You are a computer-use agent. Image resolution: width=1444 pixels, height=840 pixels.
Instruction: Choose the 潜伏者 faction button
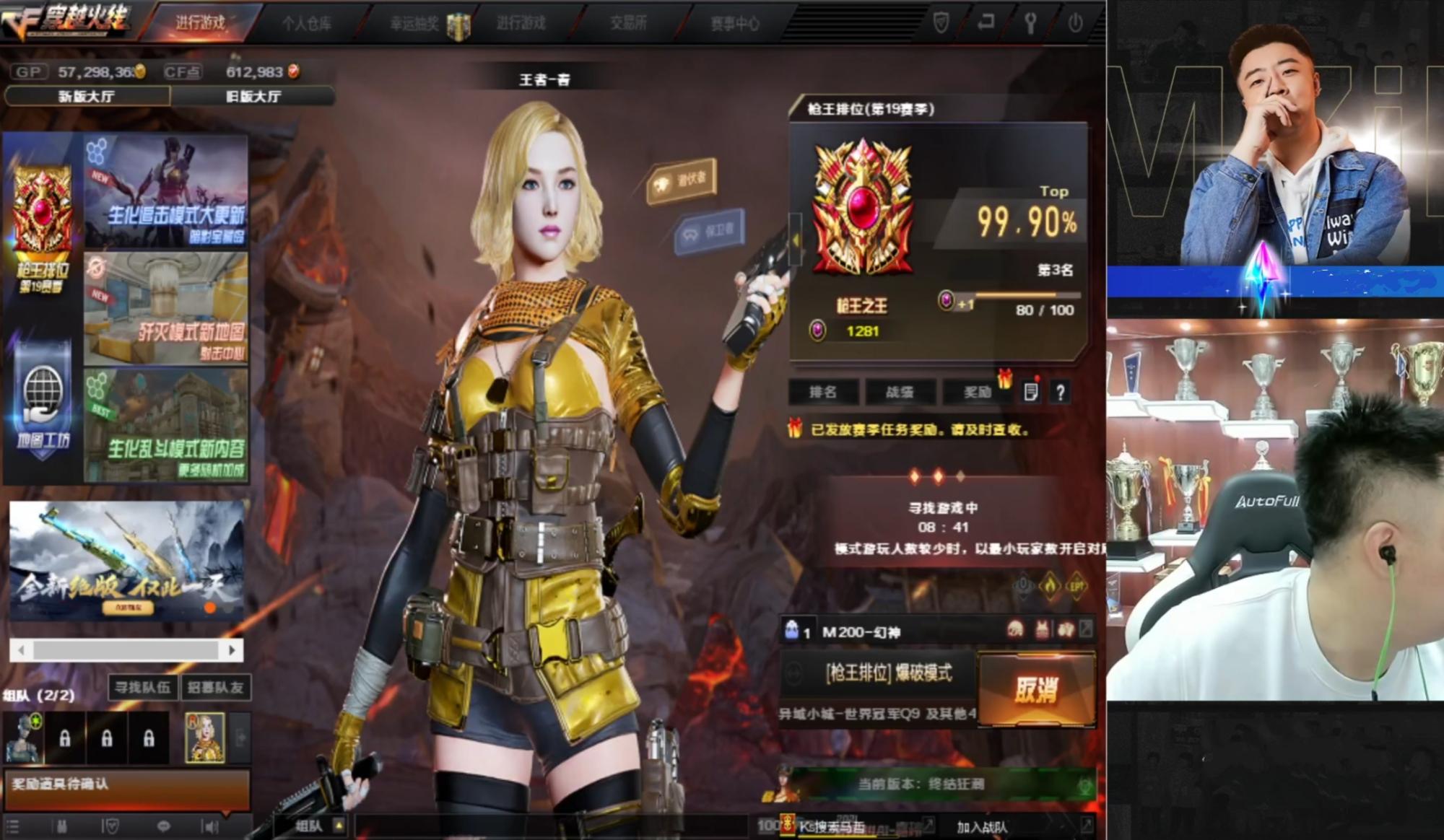tap(682, 181)
